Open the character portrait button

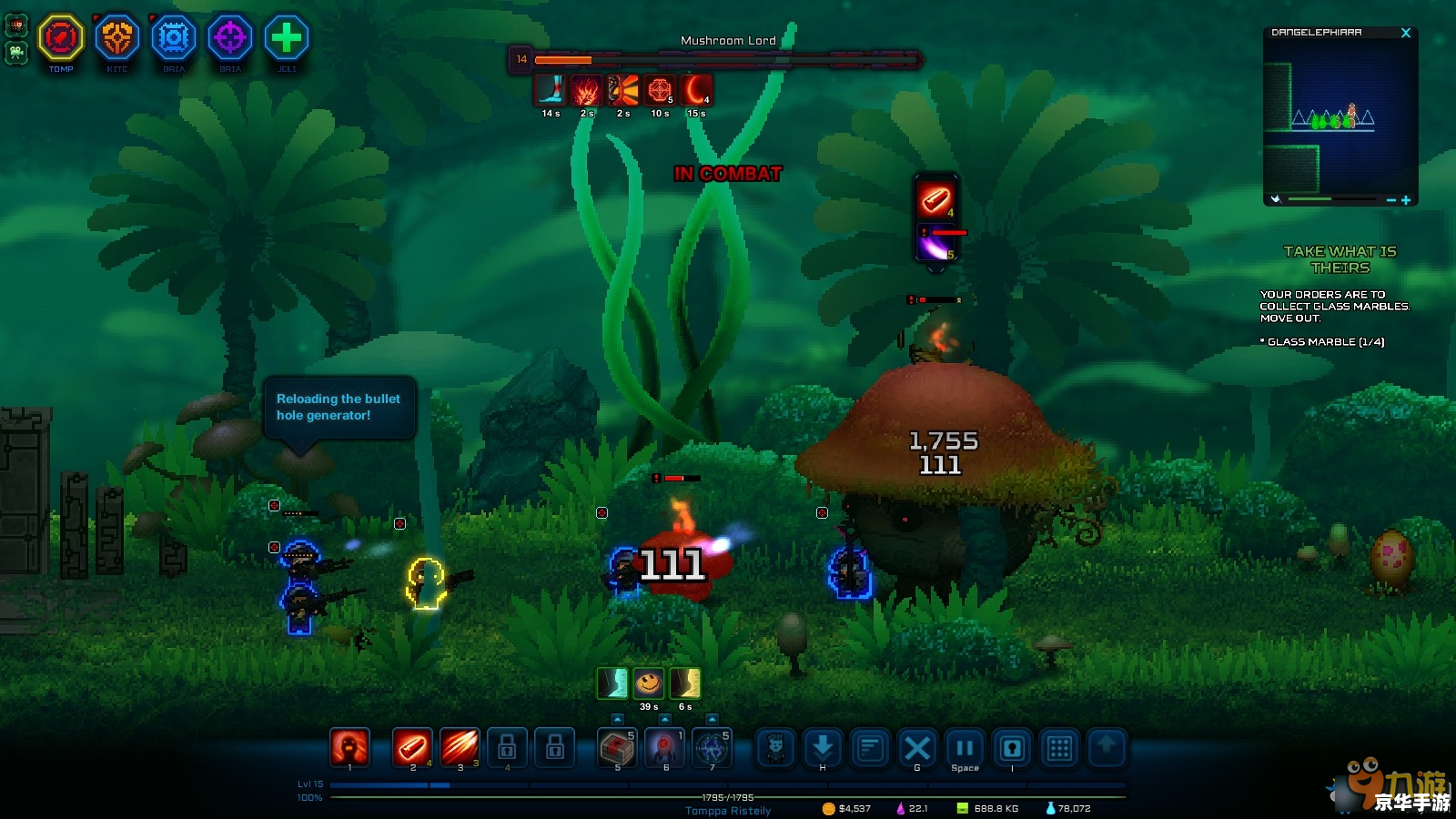tap(775, 748)
